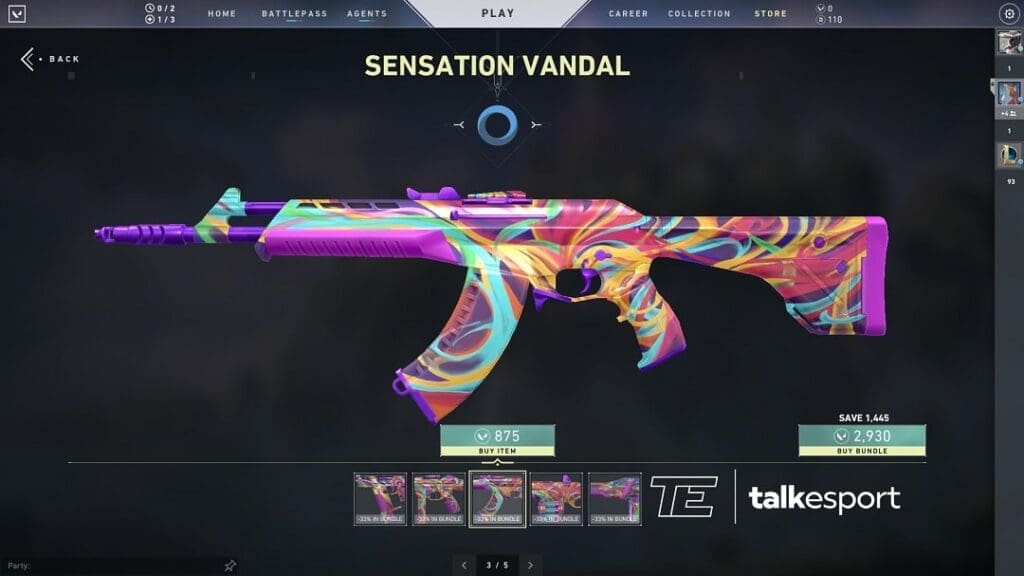Image resolution: width=1024 pixels, height=576 pixels.
Task: Buy the bundle for 2,930 points
Action: pos(861,441)
